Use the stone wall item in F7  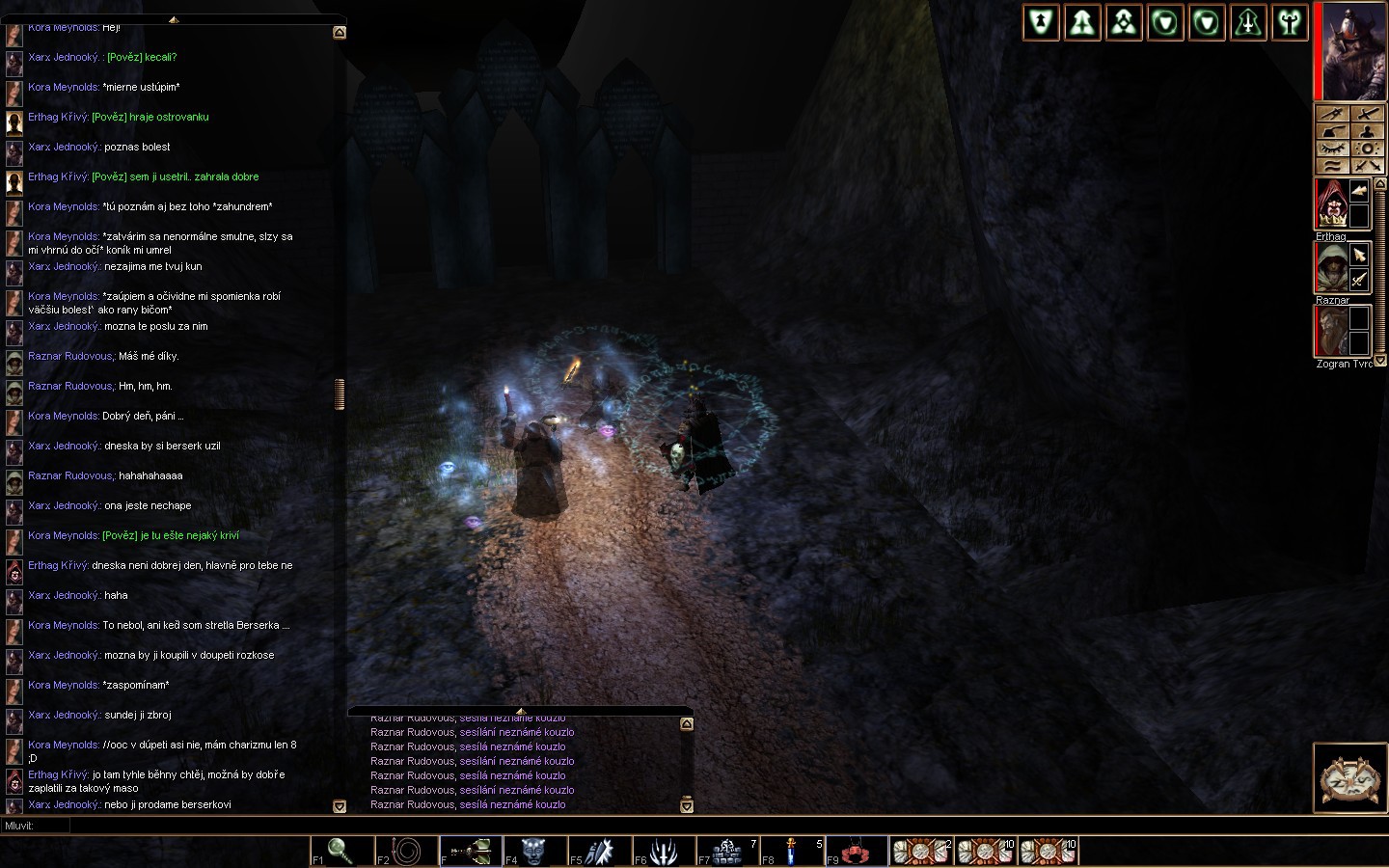[x=727, y=851]
